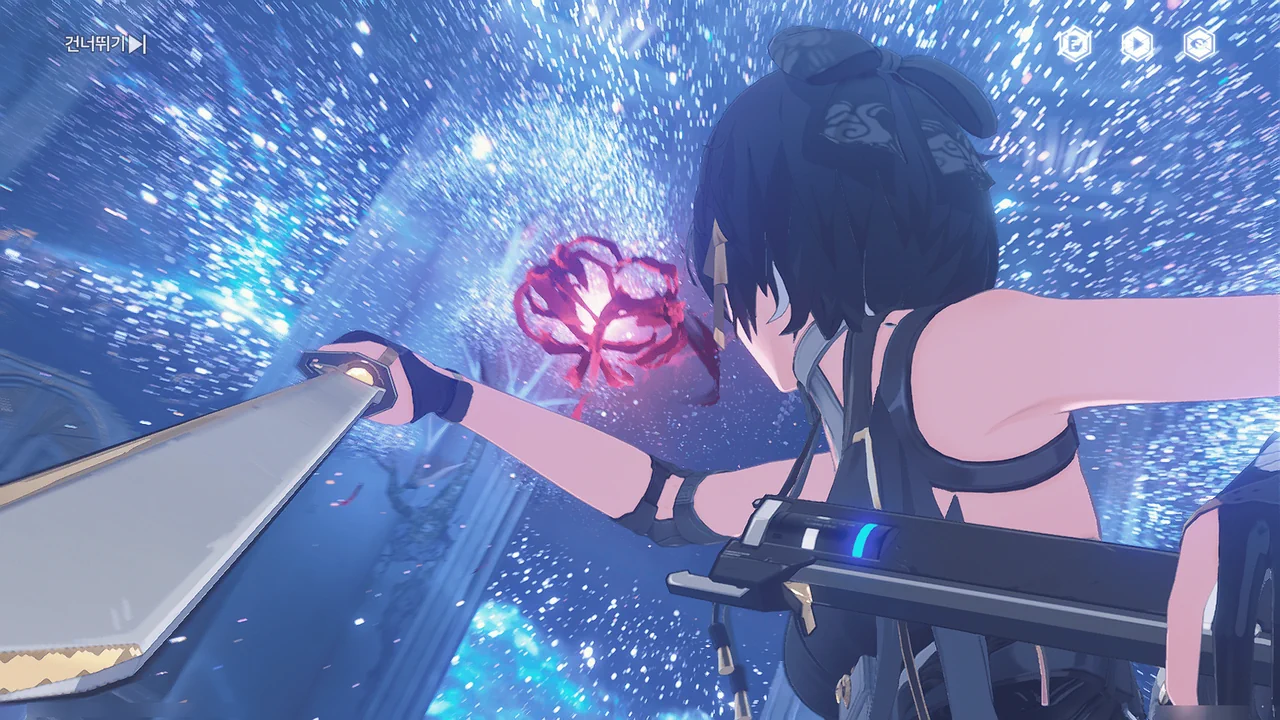Open the dialogue log hexagon icon
1280x720 pixels.
[1075, 44]
